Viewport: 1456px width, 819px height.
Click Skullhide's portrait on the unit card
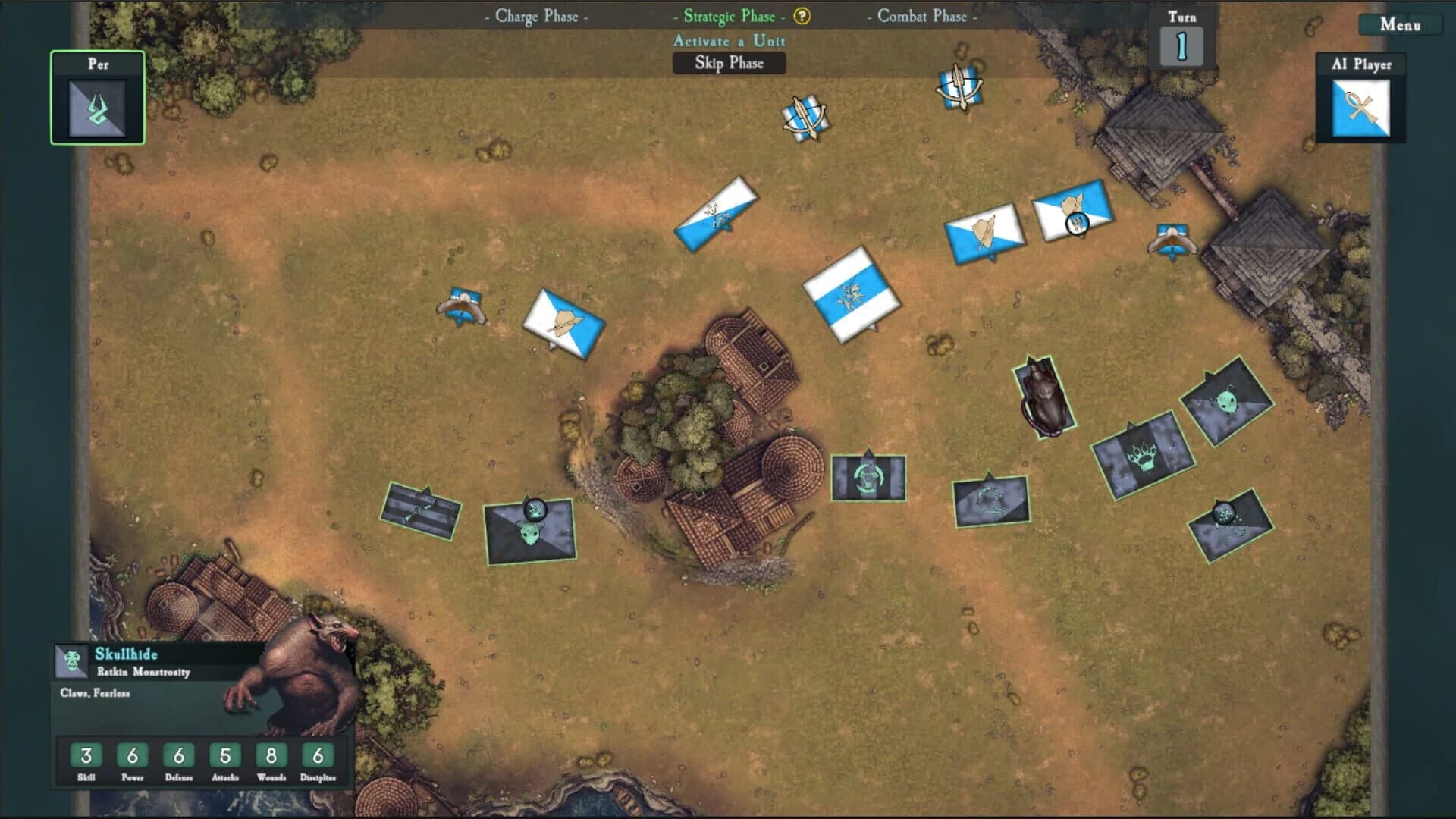click(x=72, y=664)
